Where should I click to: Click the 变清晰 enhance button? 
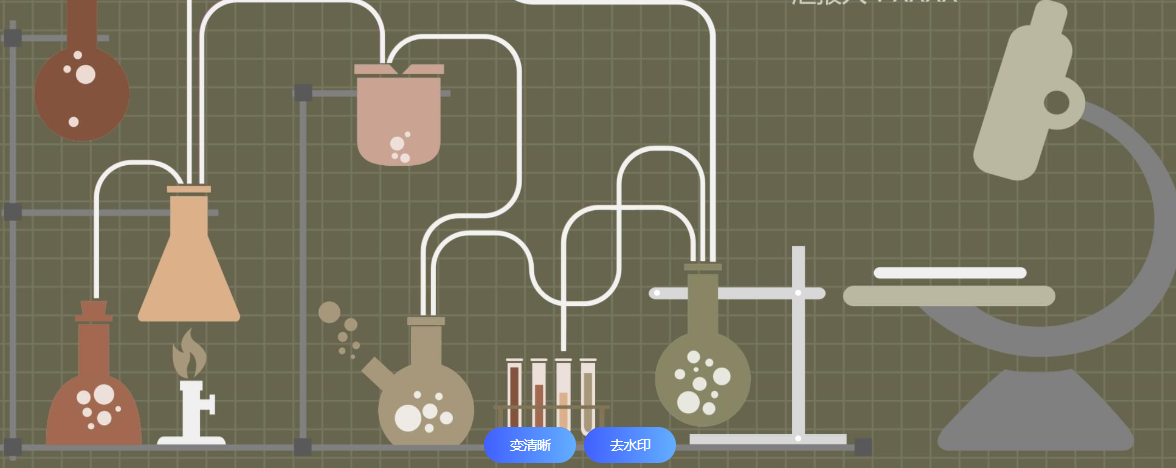coord(530,446)
